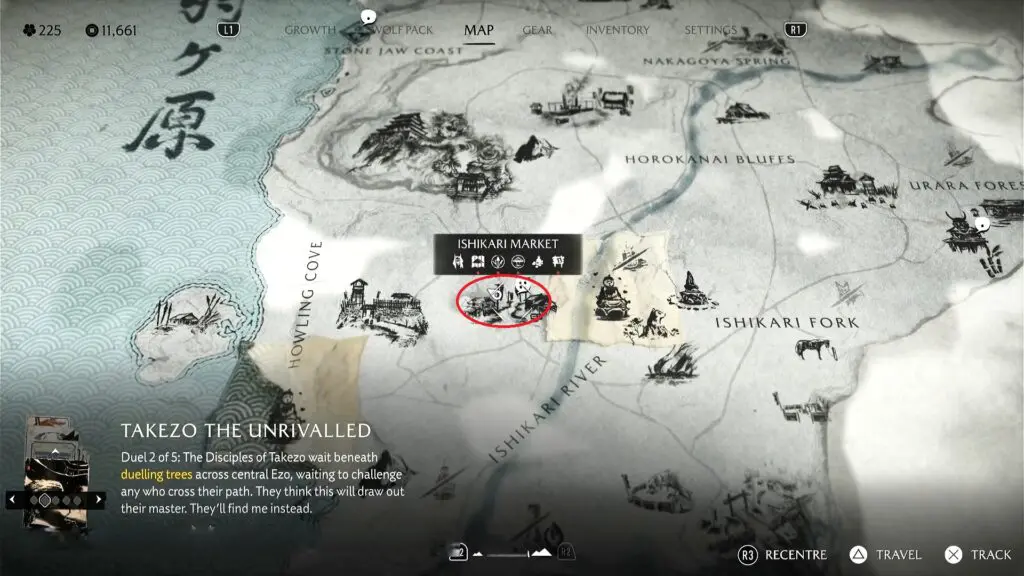Select the fox marker beside the Buddha statue

655,322
